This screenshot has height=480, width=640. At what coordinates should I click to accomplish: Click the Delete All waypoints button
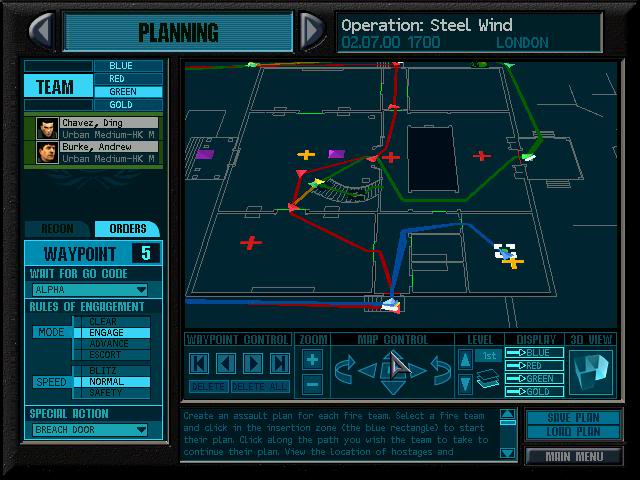tap(261, 386)
